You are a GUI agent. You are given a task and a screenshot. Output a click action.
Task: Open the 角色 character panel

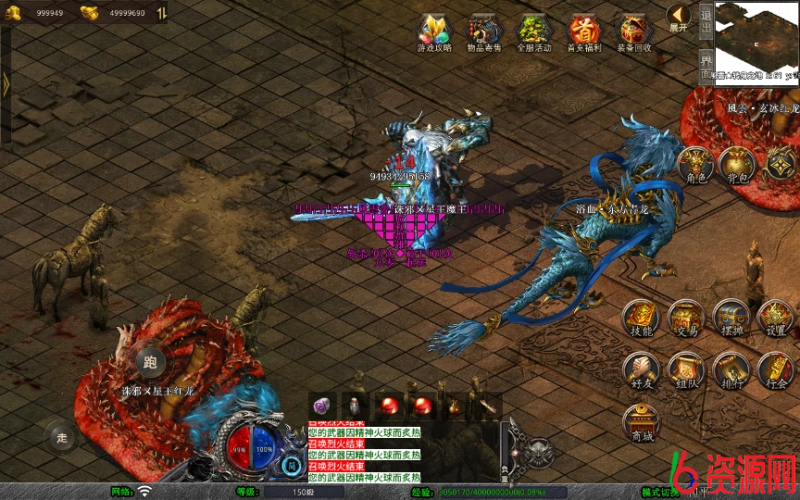(x=695, y=163)
